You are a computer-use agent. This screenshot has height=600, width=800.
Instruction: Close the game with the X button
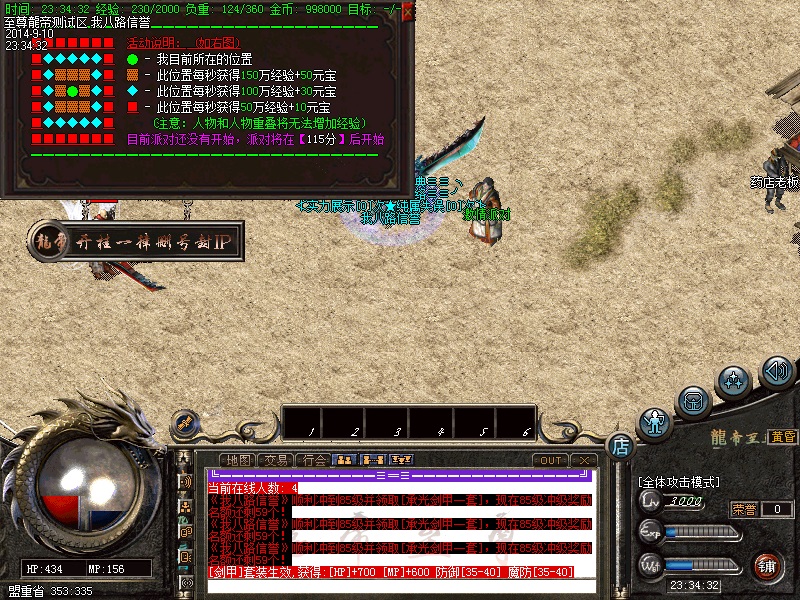point(583,460)
